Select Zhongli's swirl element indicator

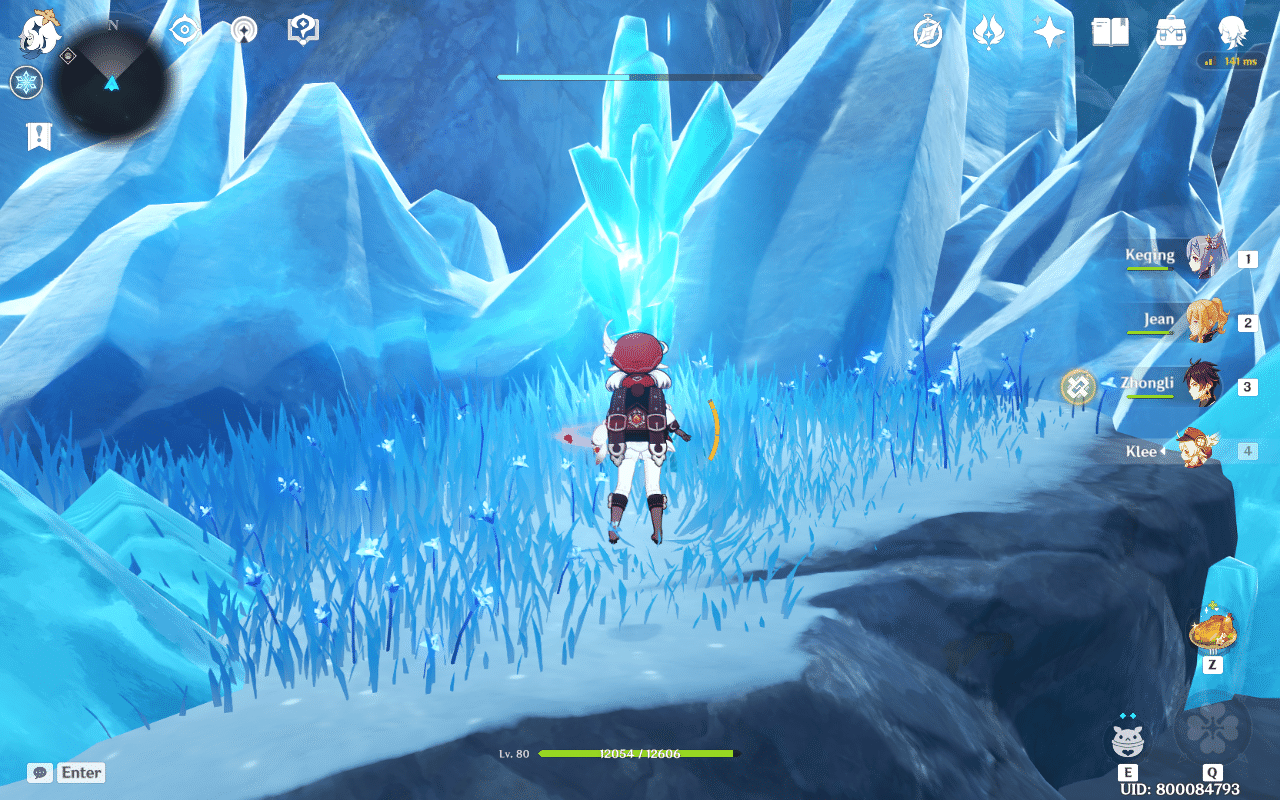[x=1078, y=387]
